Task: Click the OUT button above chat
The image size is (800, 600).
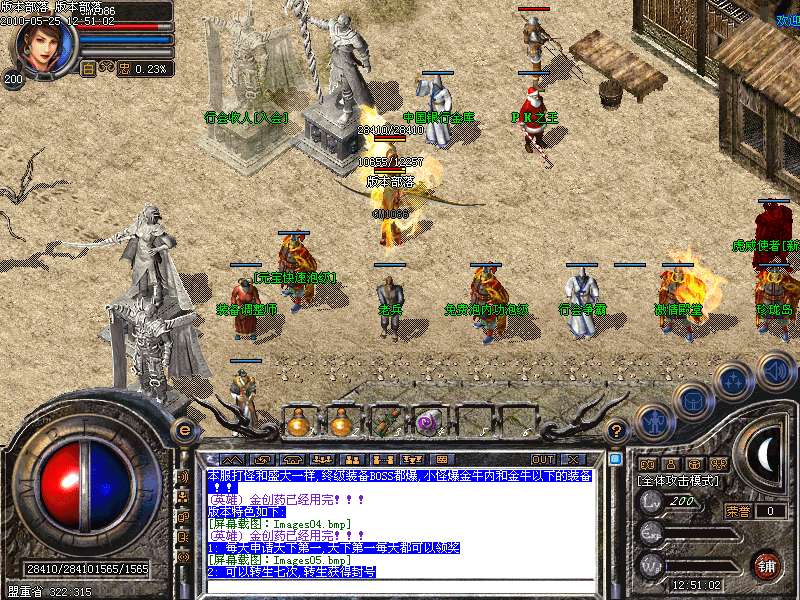Action: (543, 460)
